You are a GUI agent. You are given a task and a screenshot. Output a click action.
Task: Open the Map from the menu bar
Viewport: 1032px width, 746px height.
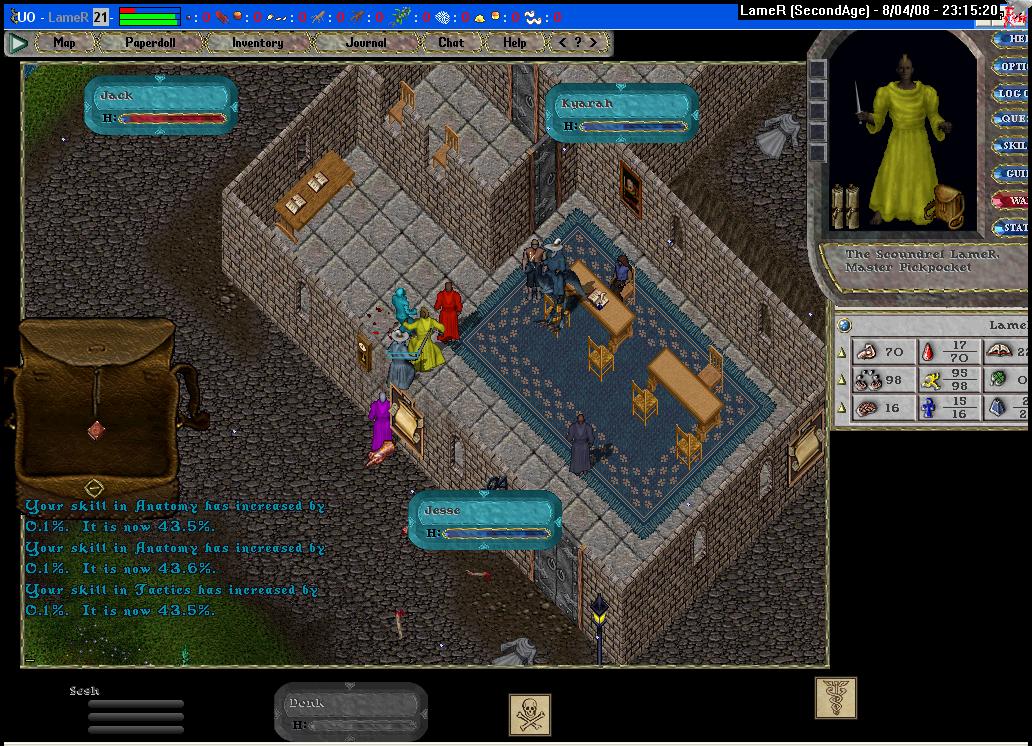pos(64,43)
